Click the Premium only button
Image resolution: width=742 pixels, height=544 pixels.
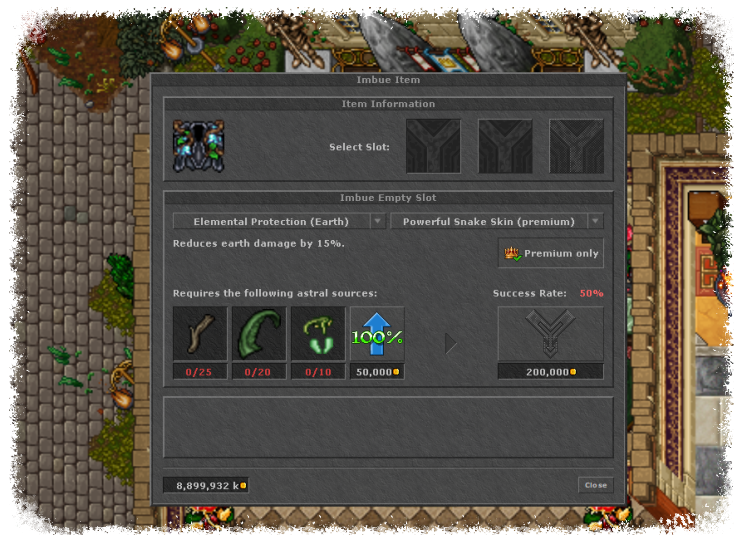click(551, 253)
